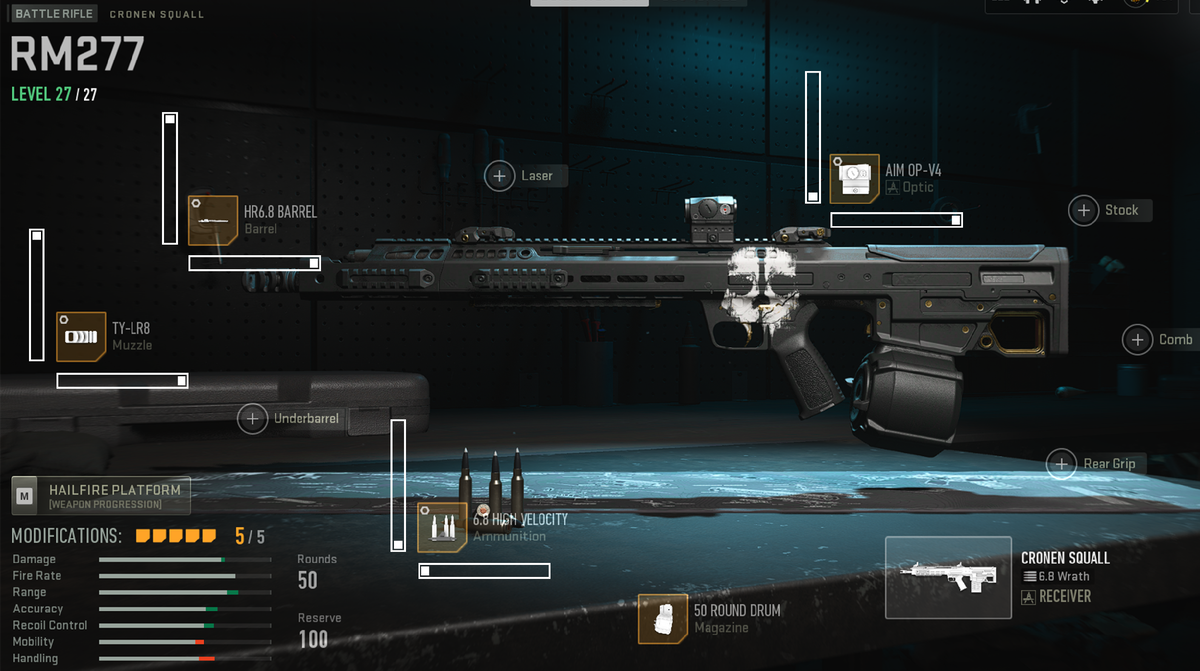Viewport: 1200px width, 671px height.
Task: Select the HR6.8 Barrel attachment
Action: click(213, 221)
